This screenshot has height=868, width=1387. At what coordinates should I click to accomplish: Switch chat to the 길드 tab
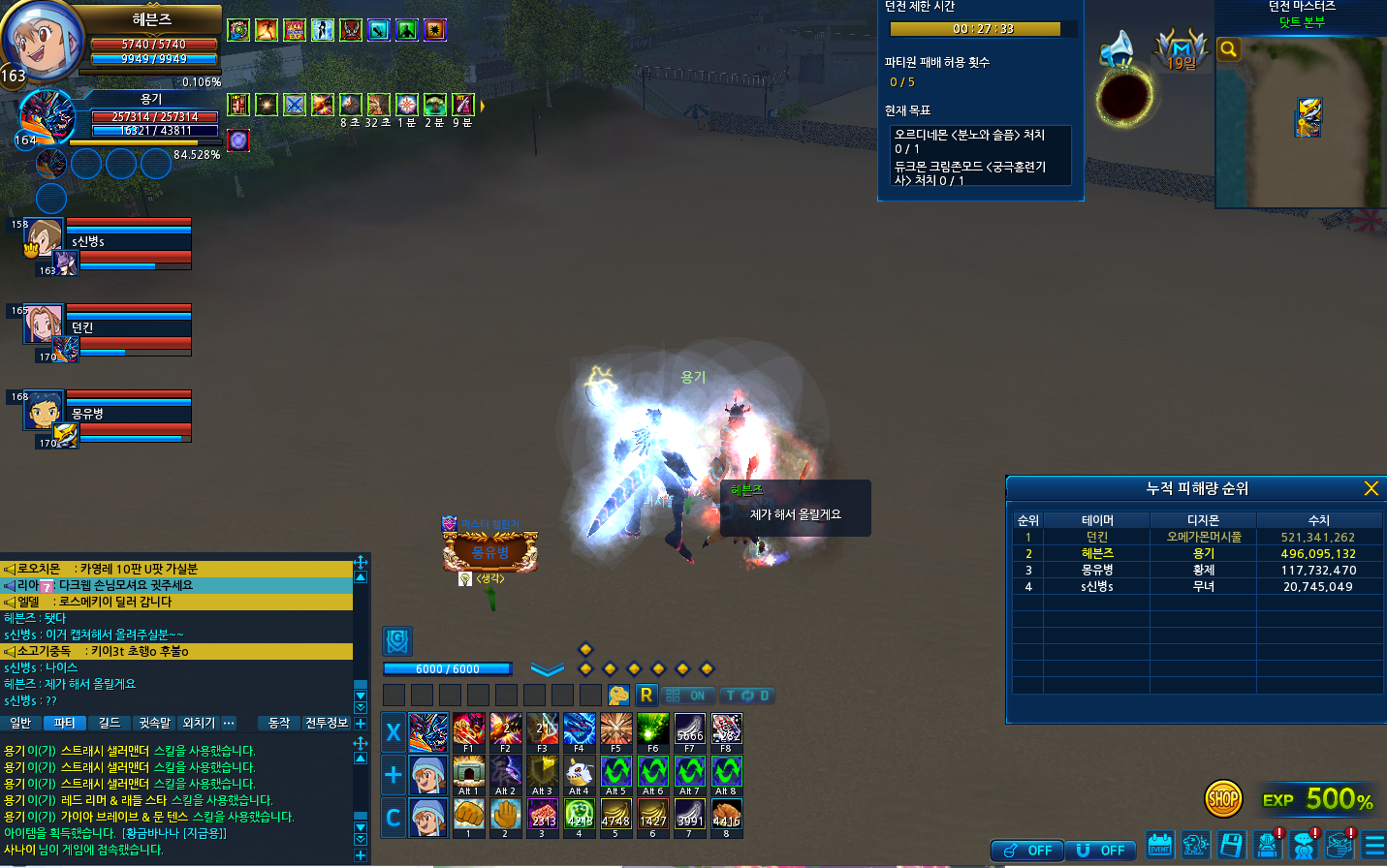pos(110,723)
